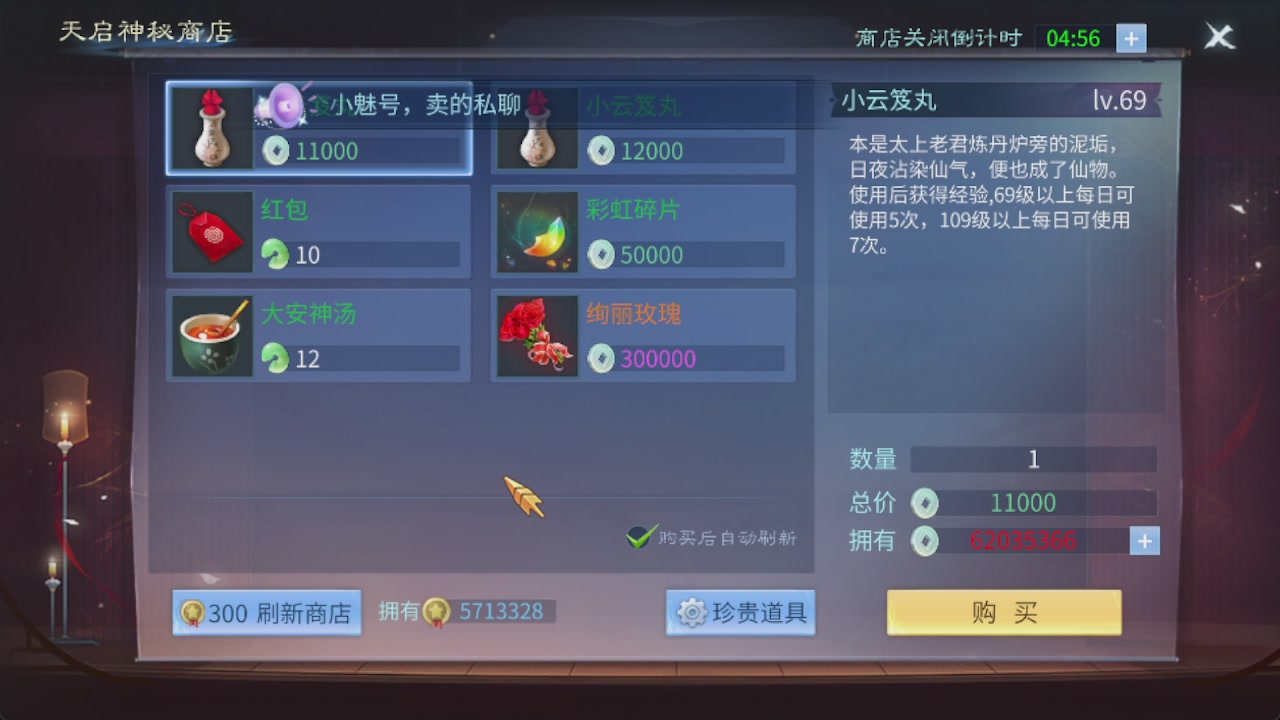Open 珍贵道具 precious items
Screen dimensions: 1280x720
click(x=740, y=613)
